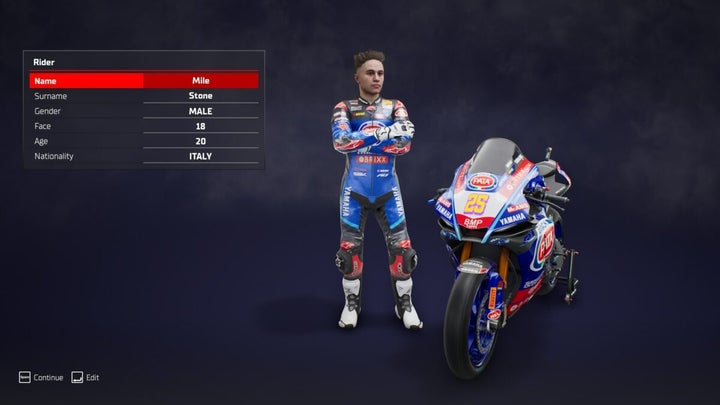Pick the Face row with value 18
Image resolution: width=720 pixels, height=405 pixels.
tap(144, 126)
